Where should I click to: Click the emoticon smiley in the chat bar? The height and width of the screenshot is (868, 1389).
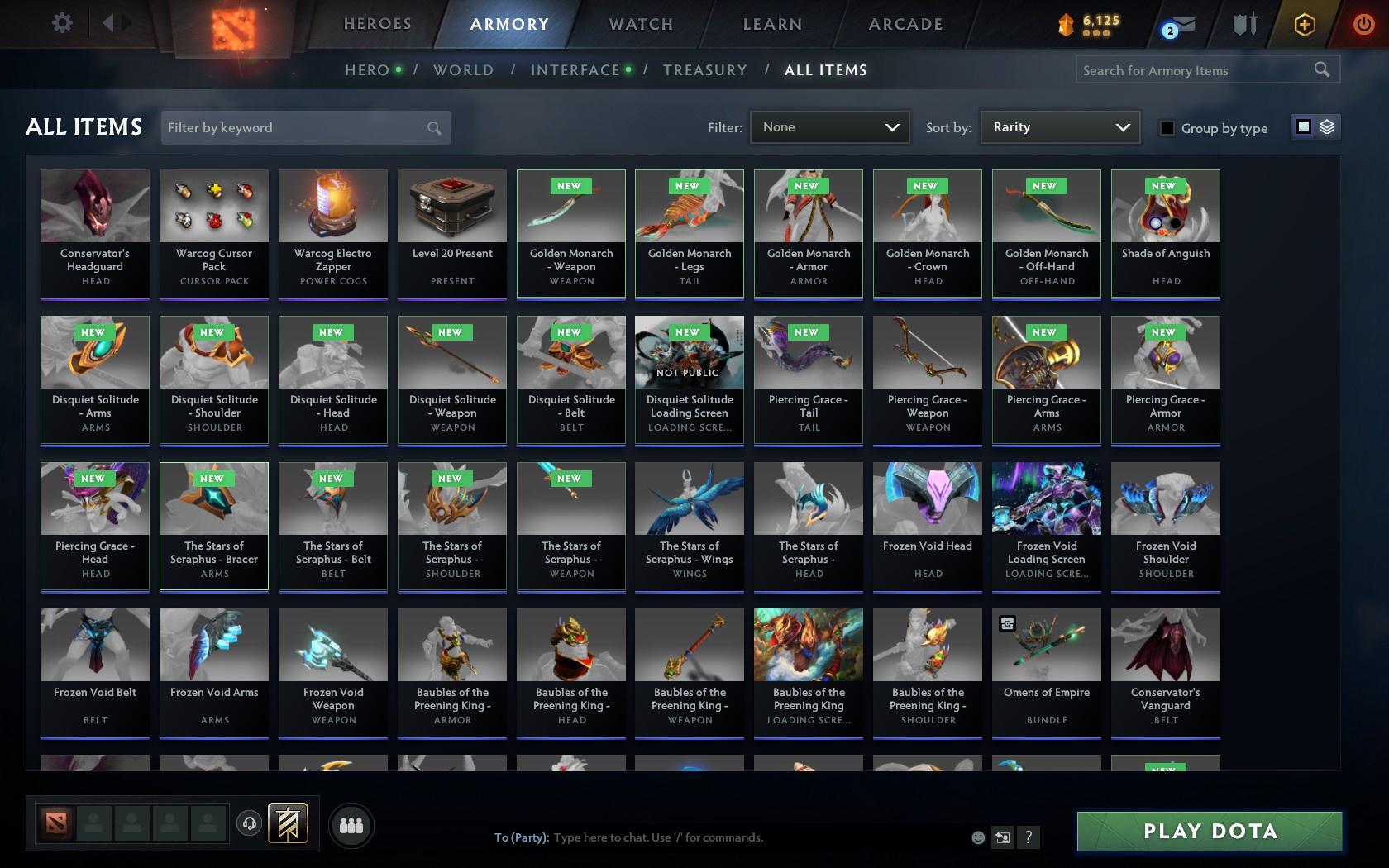pos(978,837)
